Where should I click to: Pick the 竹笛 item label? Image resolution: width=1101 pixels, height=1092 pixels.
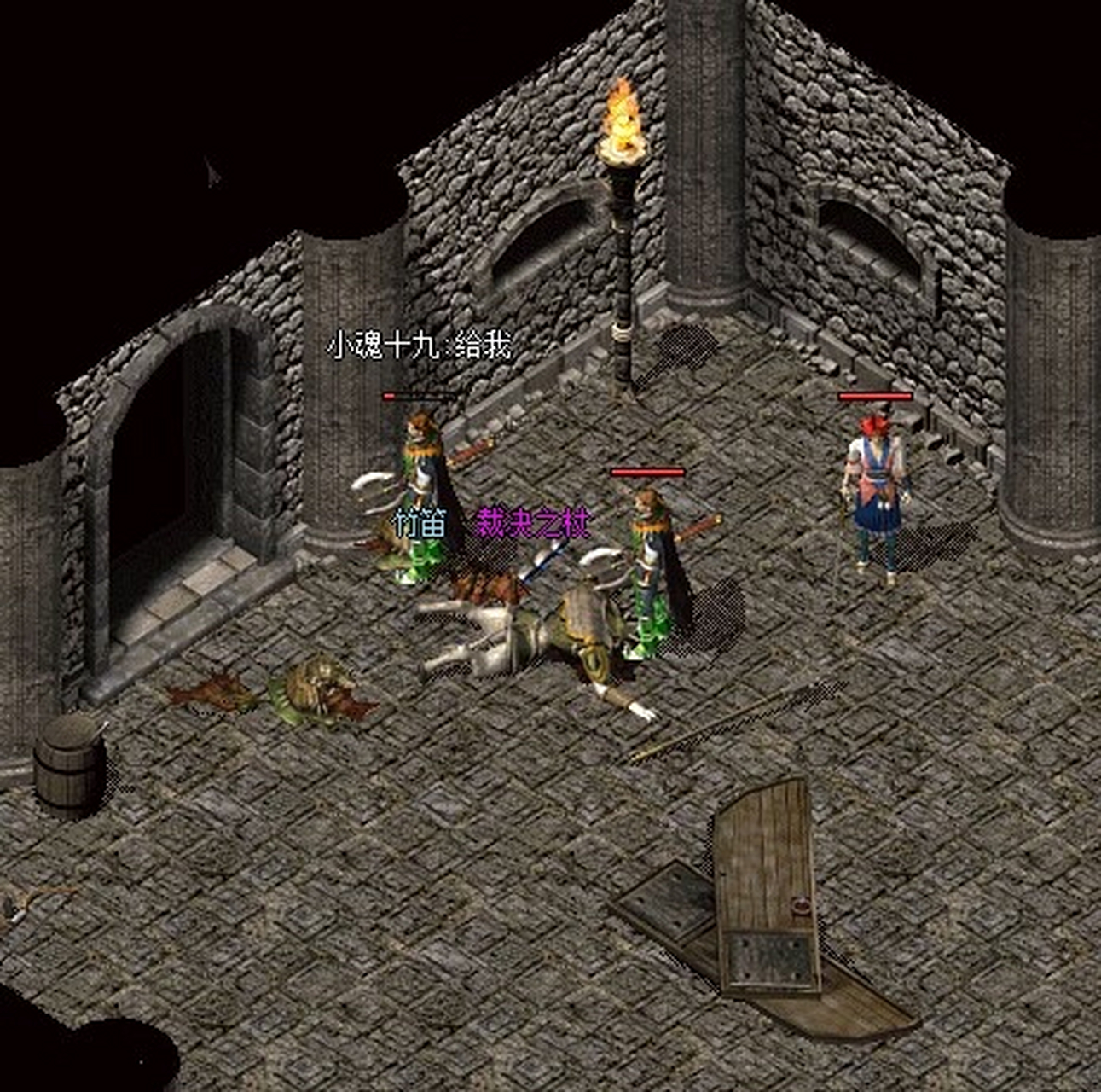point(420,523)
